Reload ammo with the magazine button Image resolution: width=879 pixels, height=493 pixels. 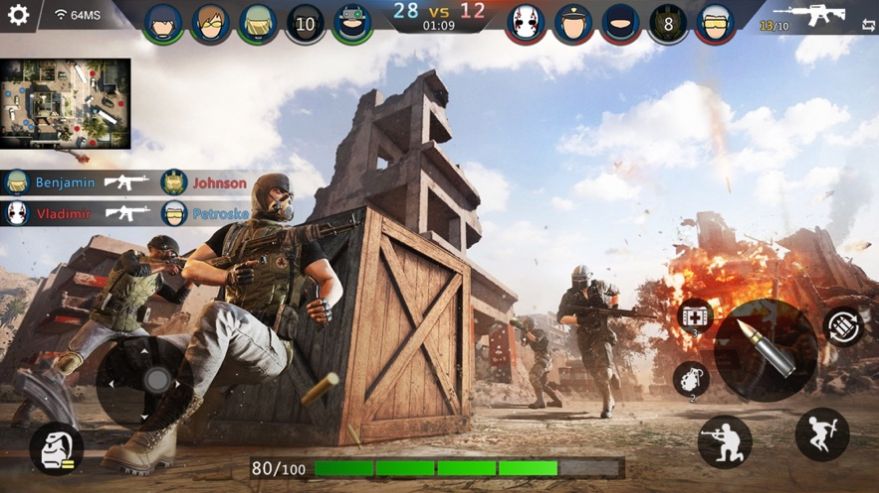843,326
